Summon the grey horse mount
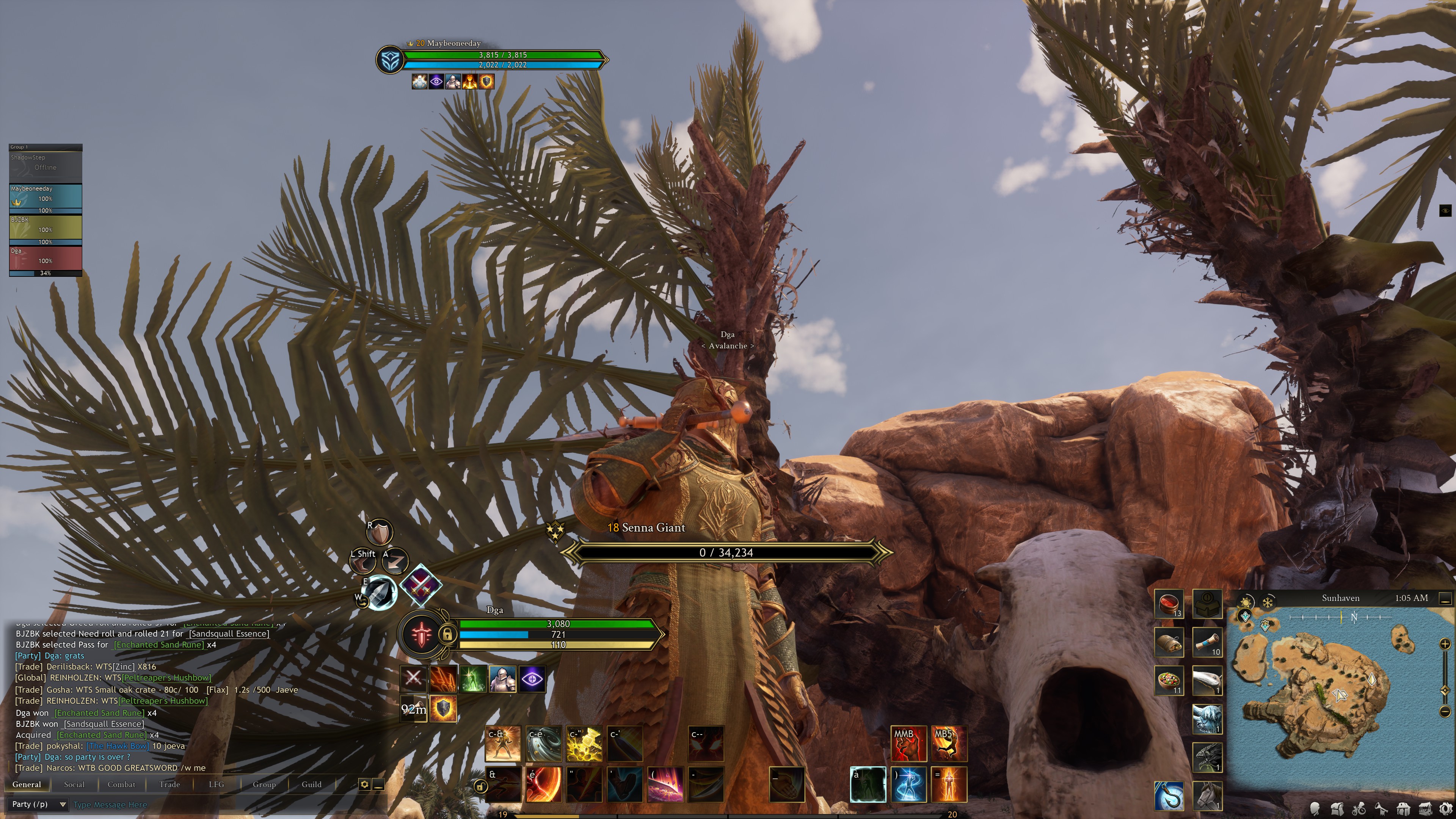Viewport: 1456px width, 819px height. 1207,795
